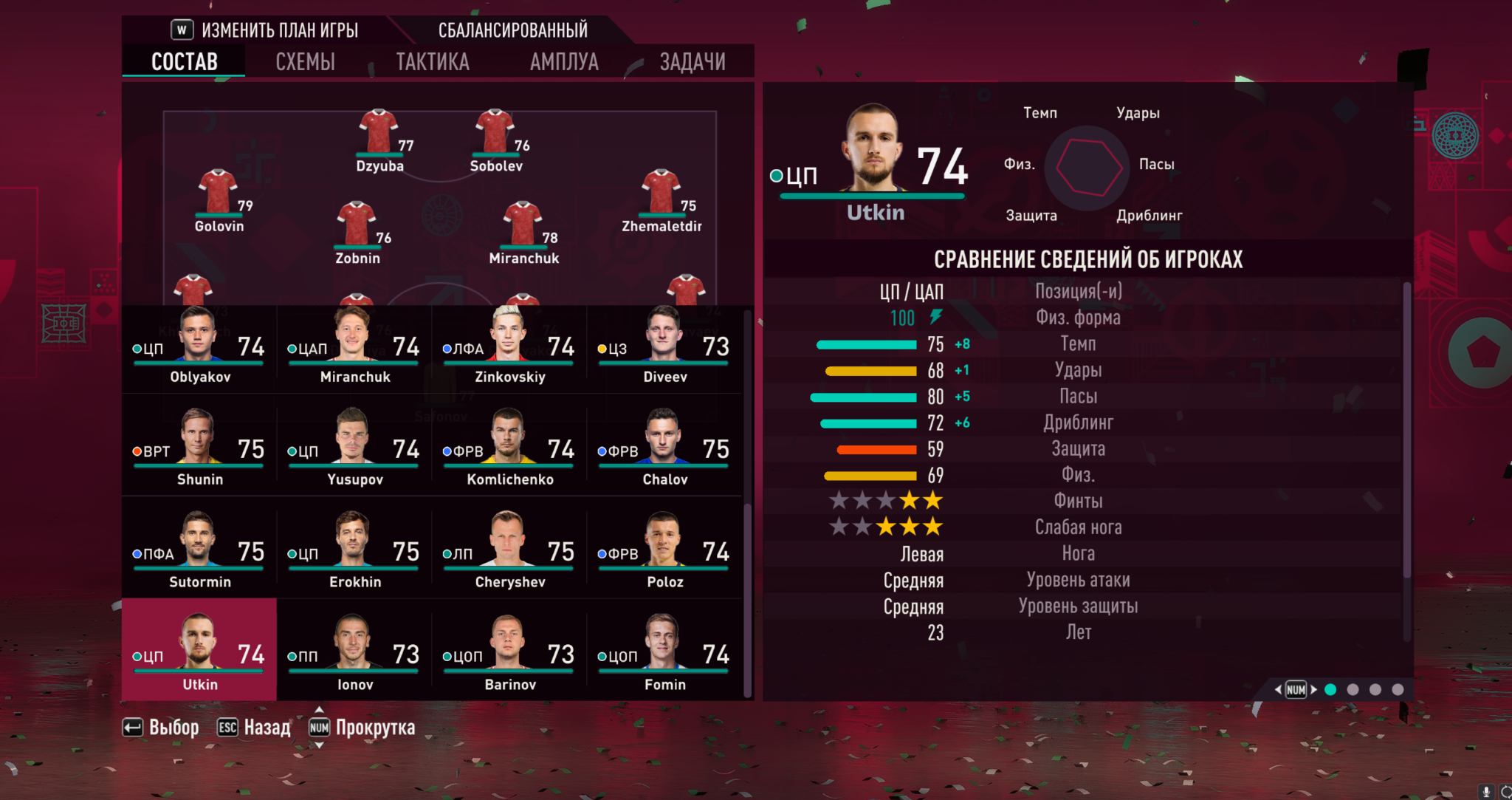Click the Назад back button
The width and height of the screenshot is (1512, 800).
[x=255, y=728]
